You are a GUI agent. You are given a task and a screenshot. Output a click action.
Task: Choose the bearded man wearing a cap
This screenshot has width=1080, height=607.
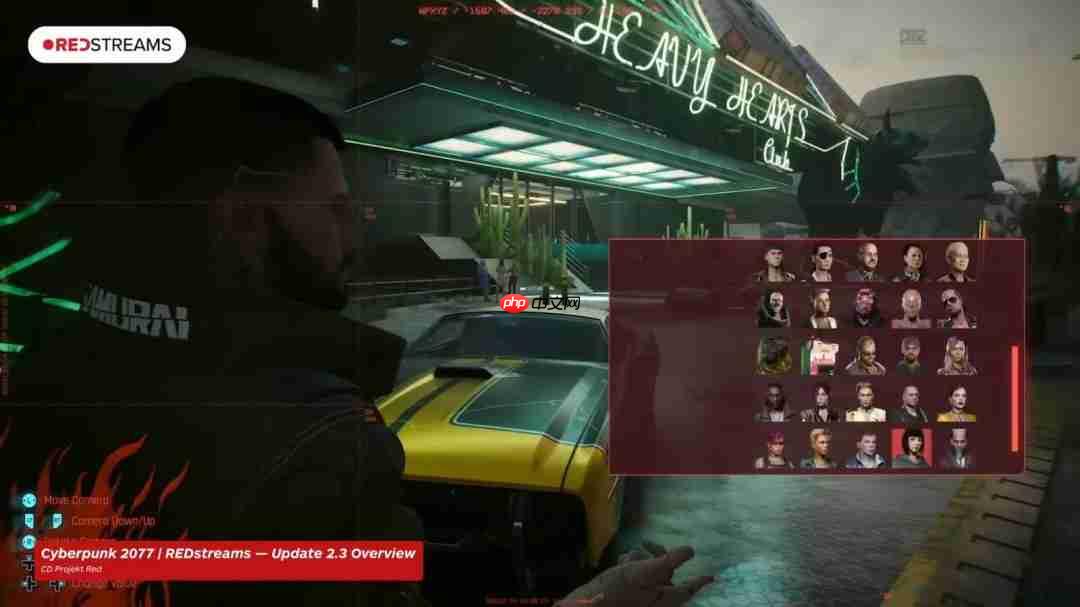pyautogui.click(x=911, y=356)
